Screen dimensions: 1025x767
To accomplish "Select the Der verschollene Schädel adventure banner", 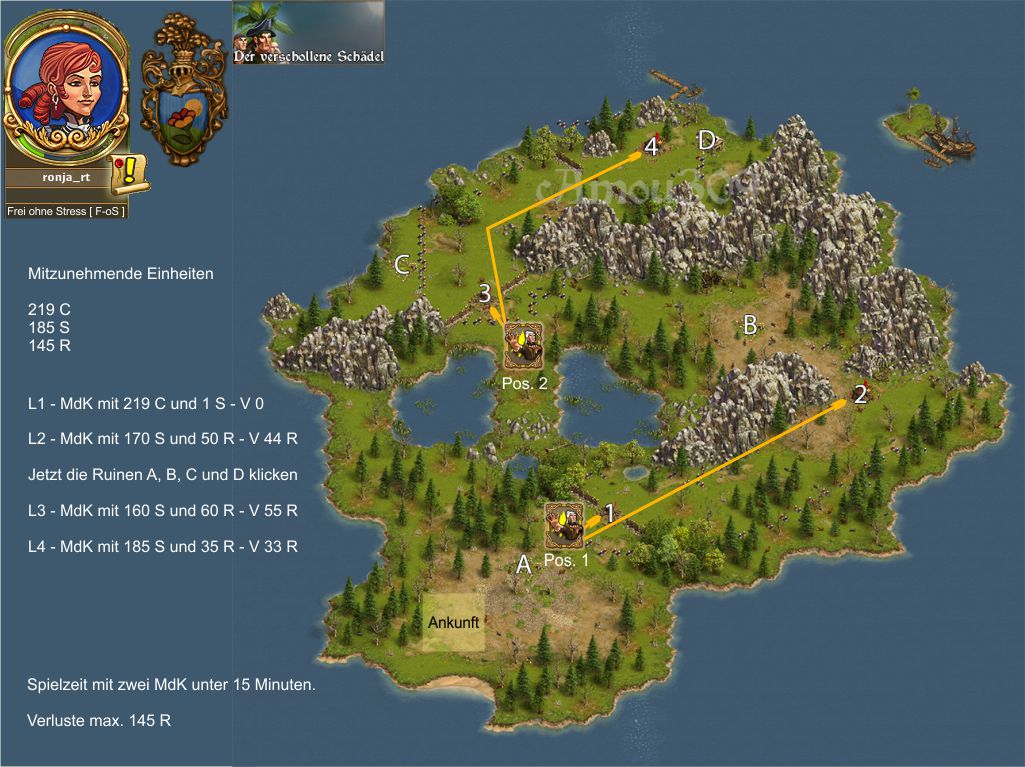I will pos(308,33).
